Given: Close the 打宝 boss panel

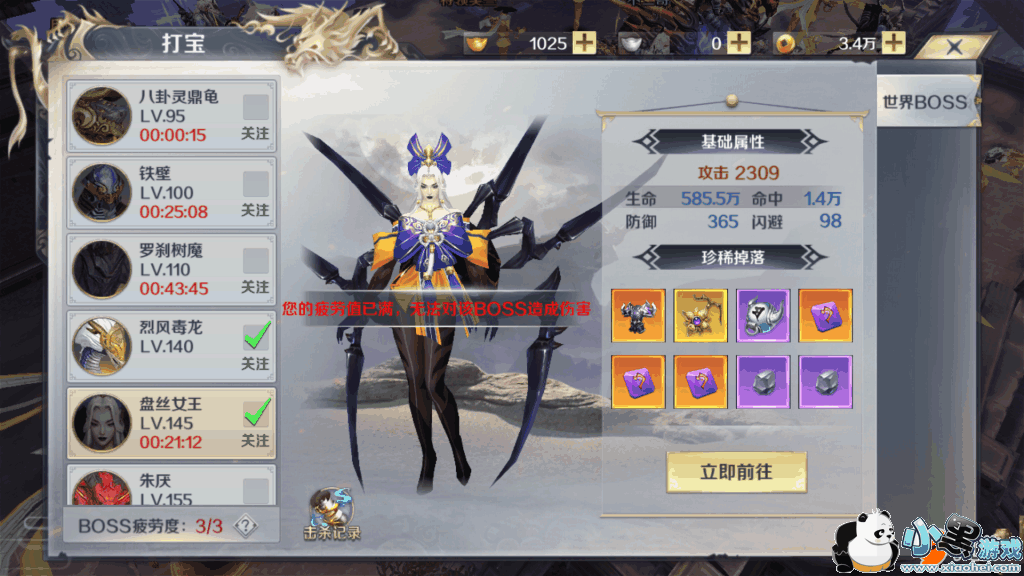Looking at the screenshot, I should (954, 46).
